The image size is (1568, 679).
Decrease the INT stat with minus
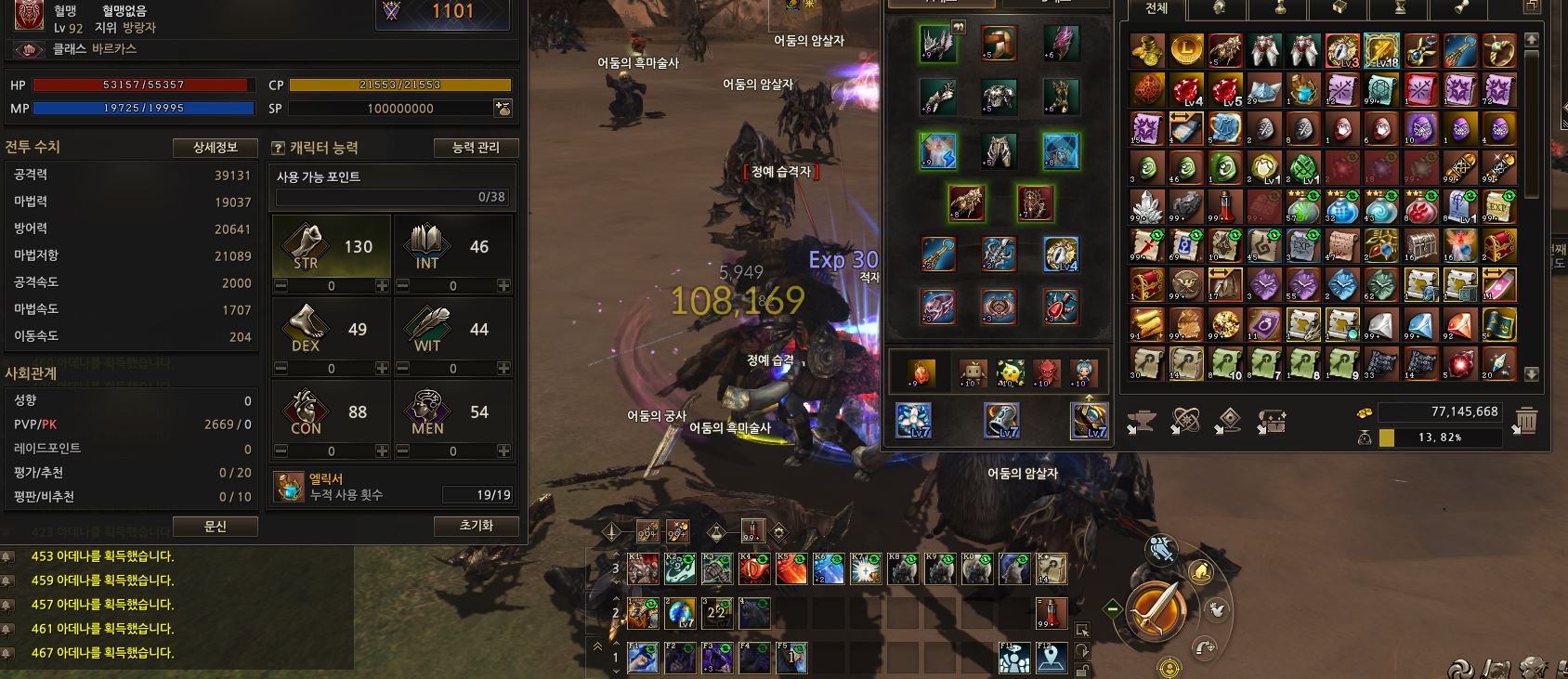[x=403, y=286]
